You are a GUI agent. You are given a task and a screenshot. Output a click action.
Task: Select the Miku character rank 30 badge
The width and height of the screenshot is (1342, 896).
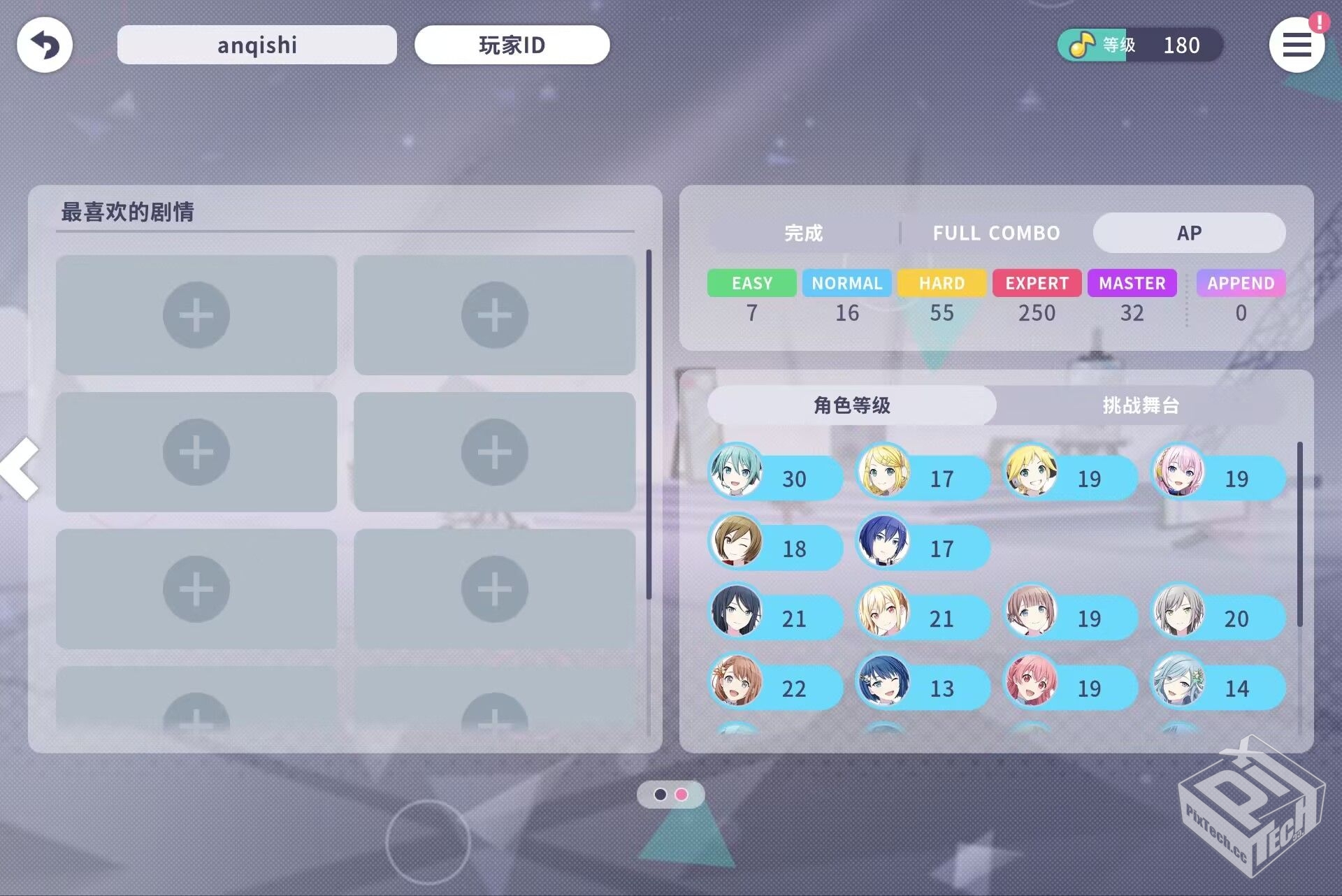(775, 478)
